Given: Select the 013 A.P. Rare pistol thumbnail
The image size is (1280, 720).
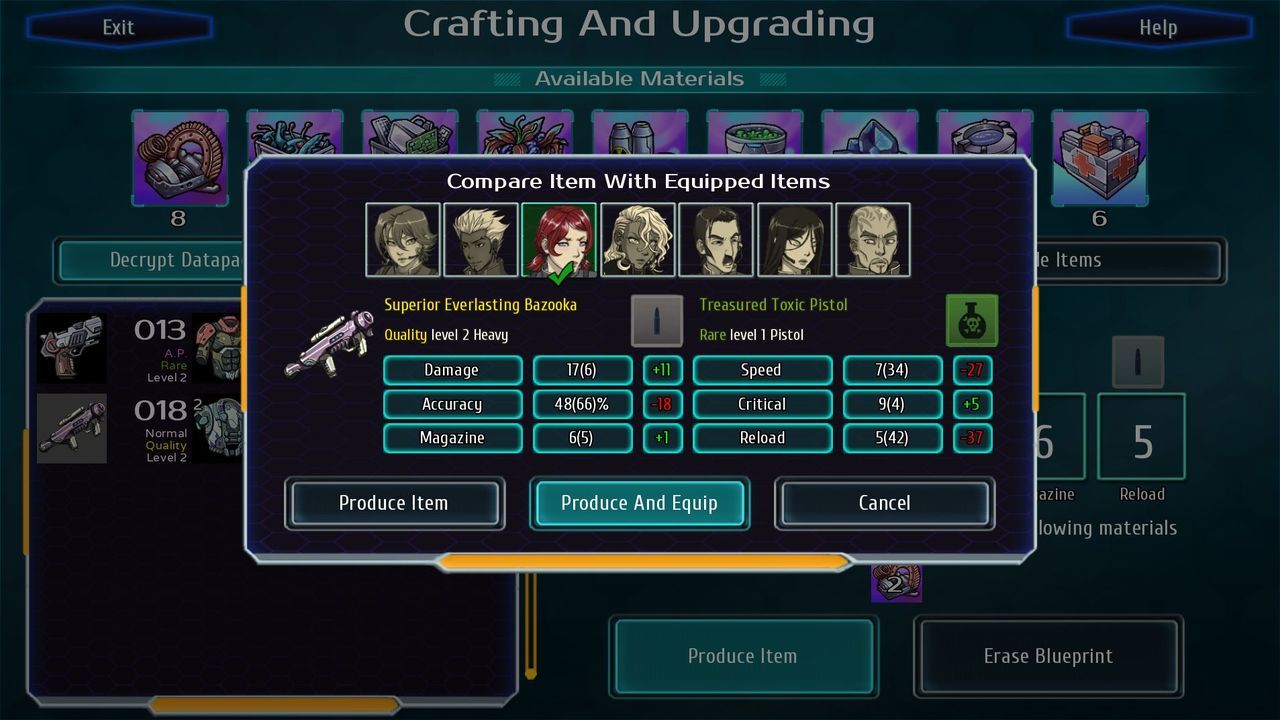Looking at the screenshot, I should (70, 348).
